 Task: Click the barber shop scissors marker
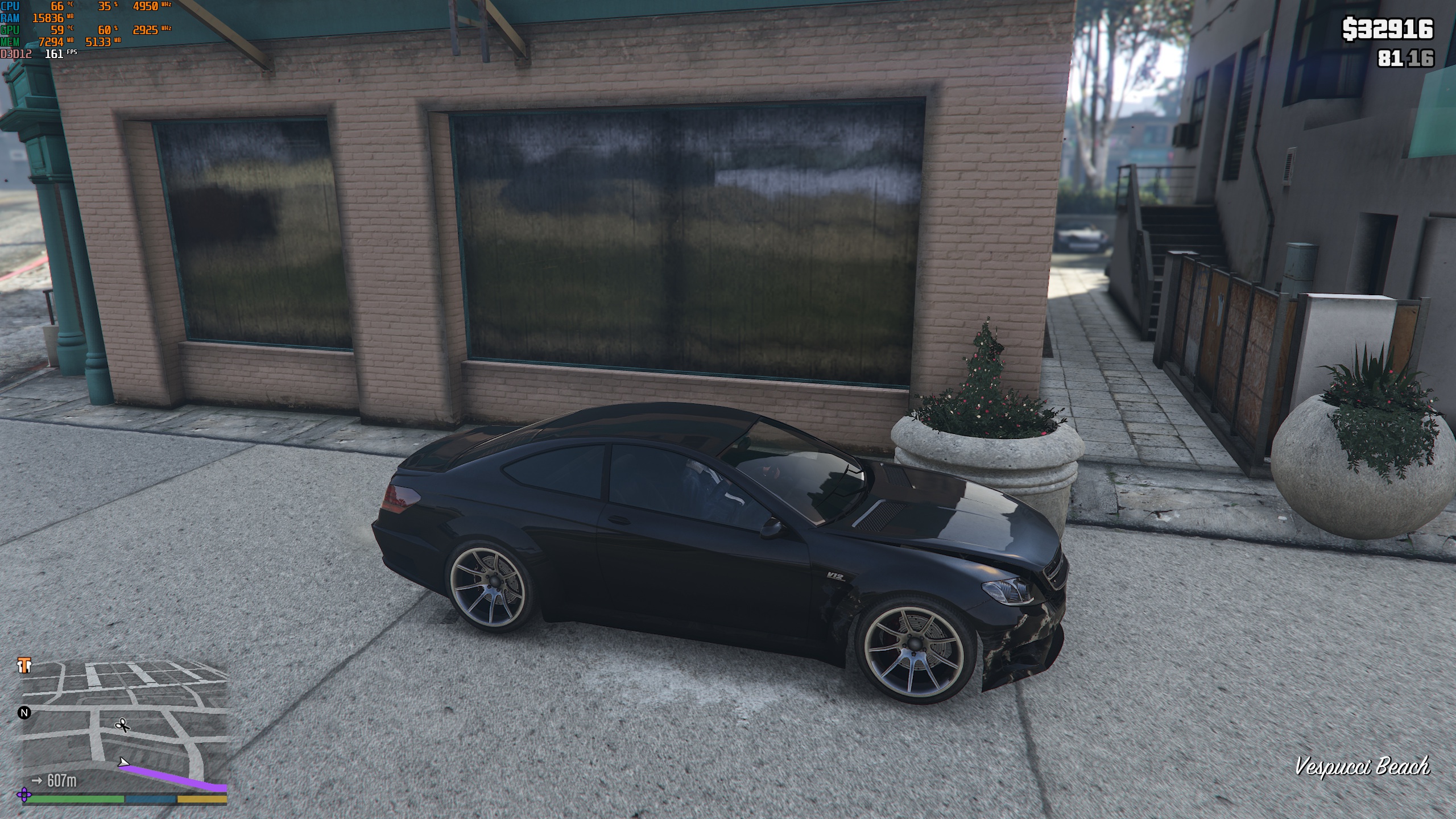tap(122, 725)
